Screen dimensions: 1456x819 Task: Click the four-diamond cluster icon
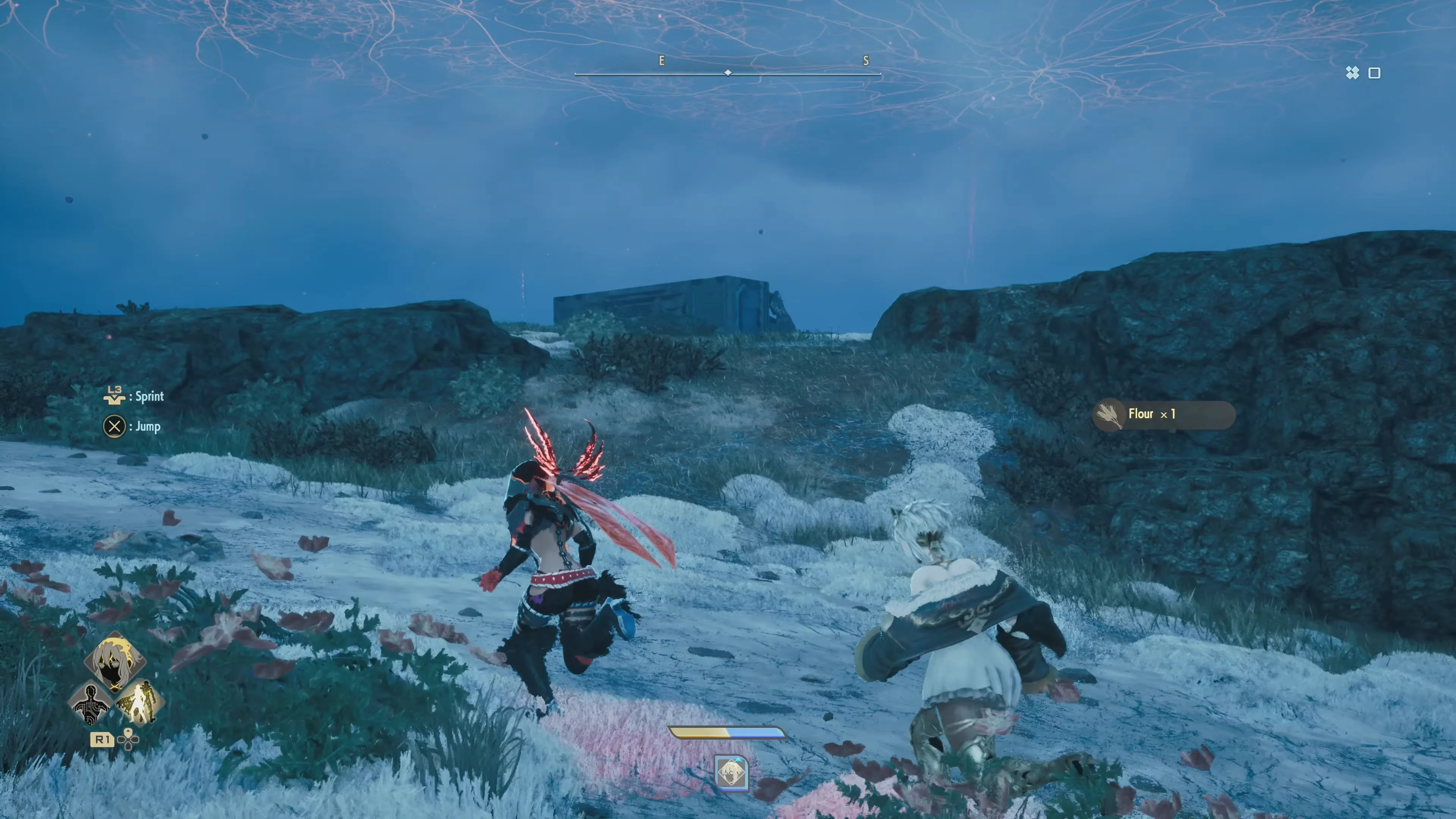click(1352, 73)
